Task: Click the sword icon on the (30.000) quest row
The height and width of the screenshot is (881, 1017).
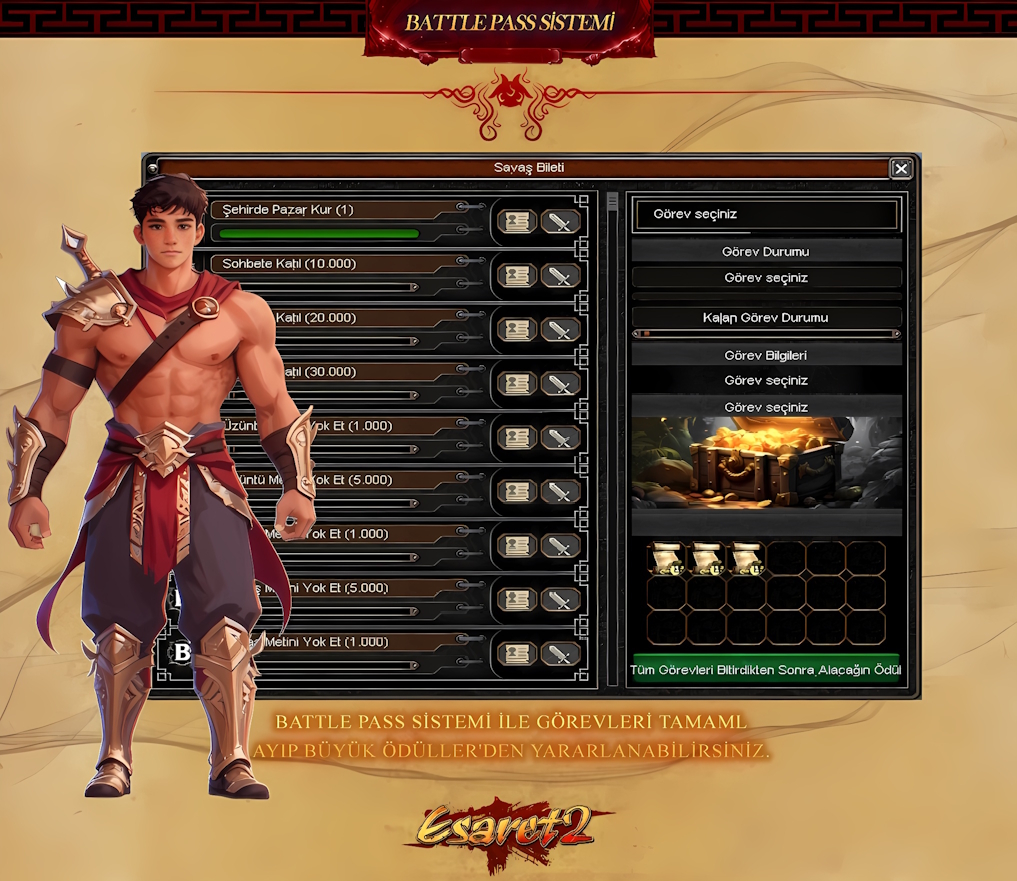Action: [x=561, y=384]
